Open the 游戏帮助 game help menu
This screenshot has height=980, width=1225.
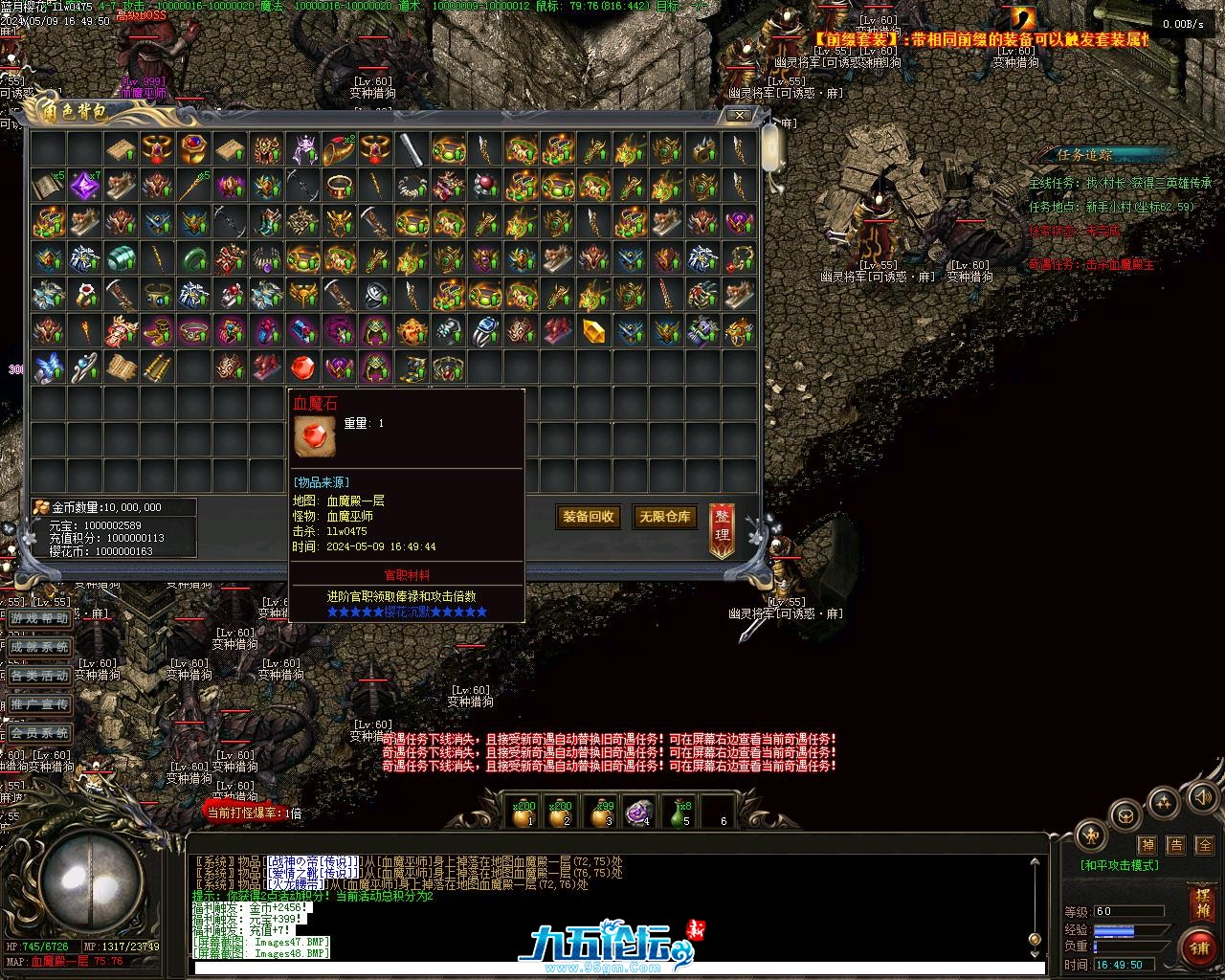(39, 619)
